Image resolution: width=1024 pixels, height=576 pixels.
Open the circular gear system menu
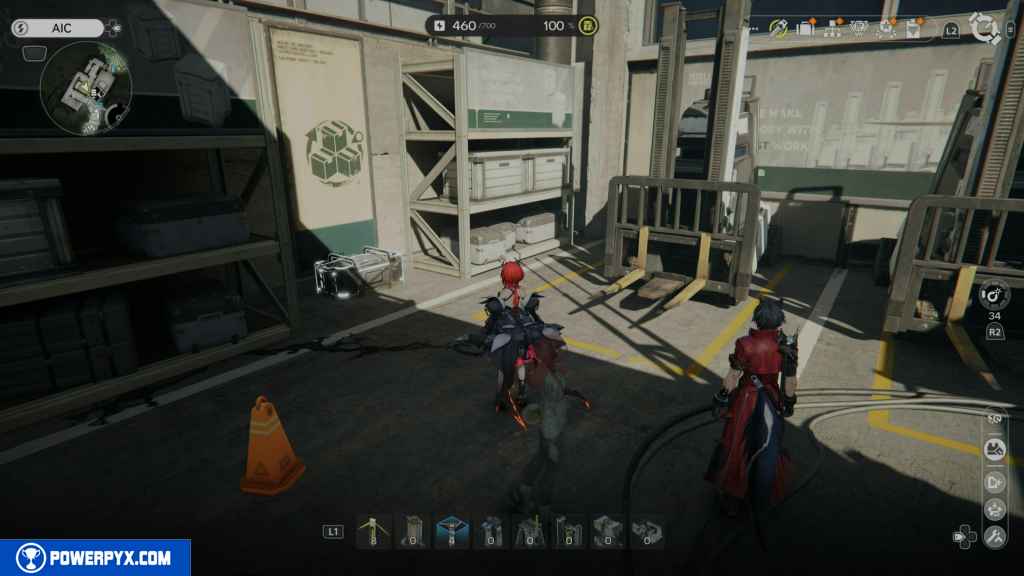click(x=985, y=27)
